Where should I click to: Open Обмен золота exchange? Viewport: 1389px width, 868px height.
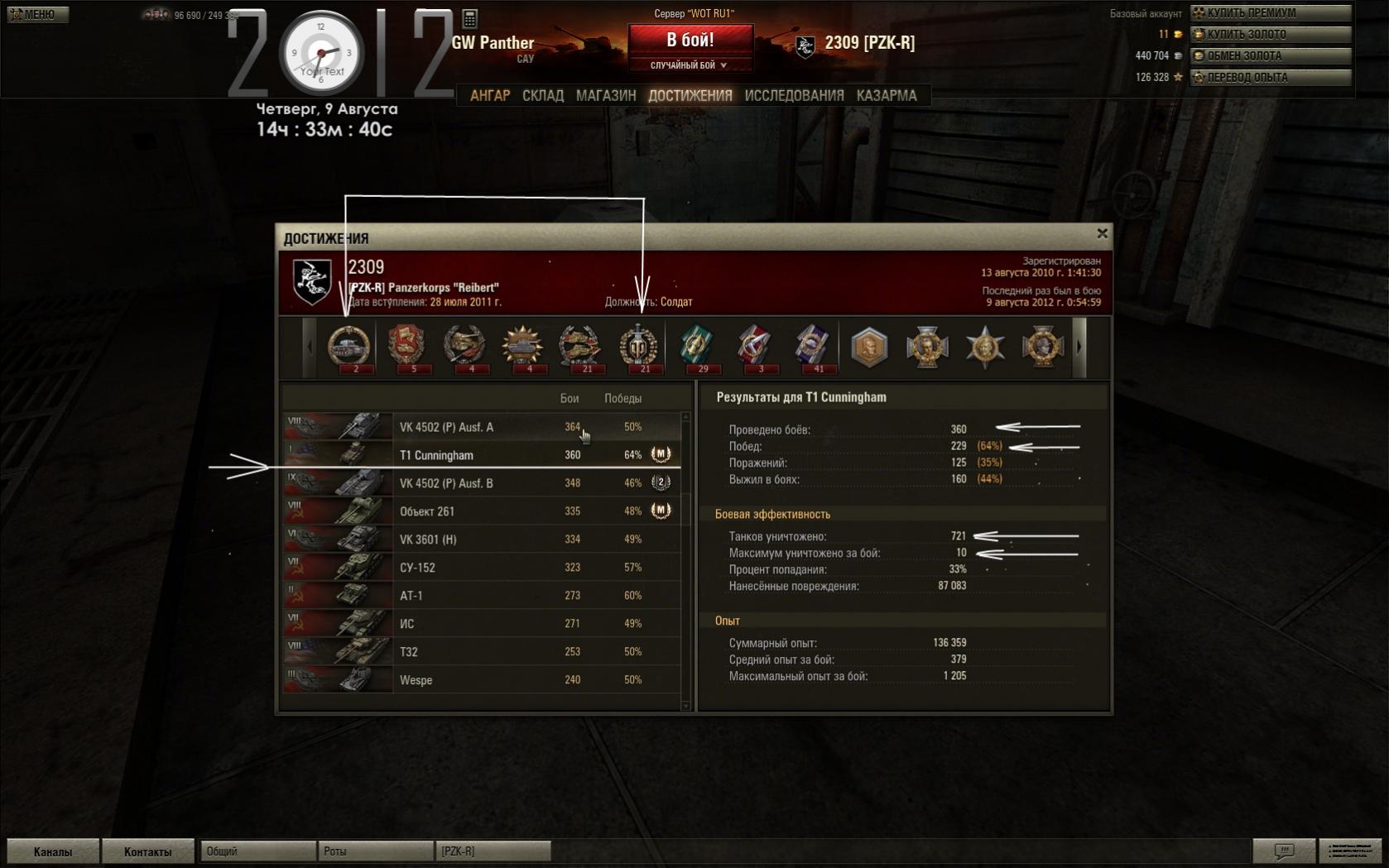[x=1270, y=56]
